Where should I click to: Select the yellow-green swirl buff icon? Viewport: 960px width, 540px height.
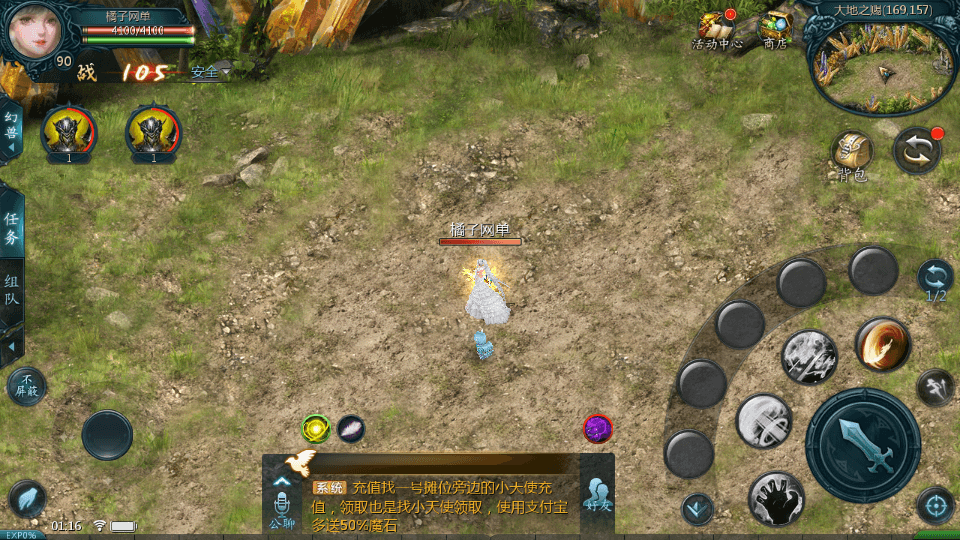316,429
